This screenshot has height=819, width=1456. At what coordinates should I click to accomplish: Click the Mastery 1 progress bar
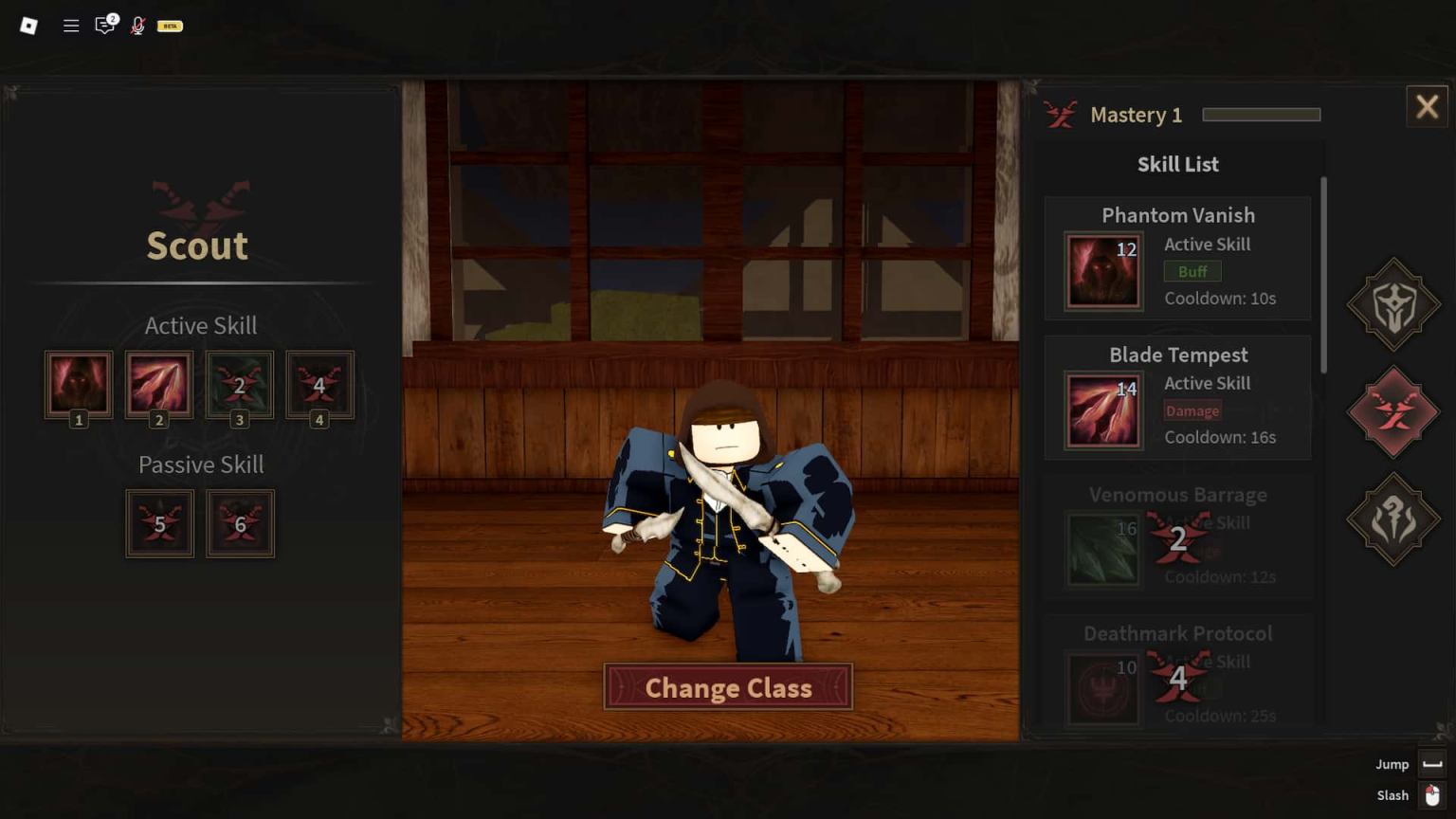pyautogui.click(x=1261, y=112)
